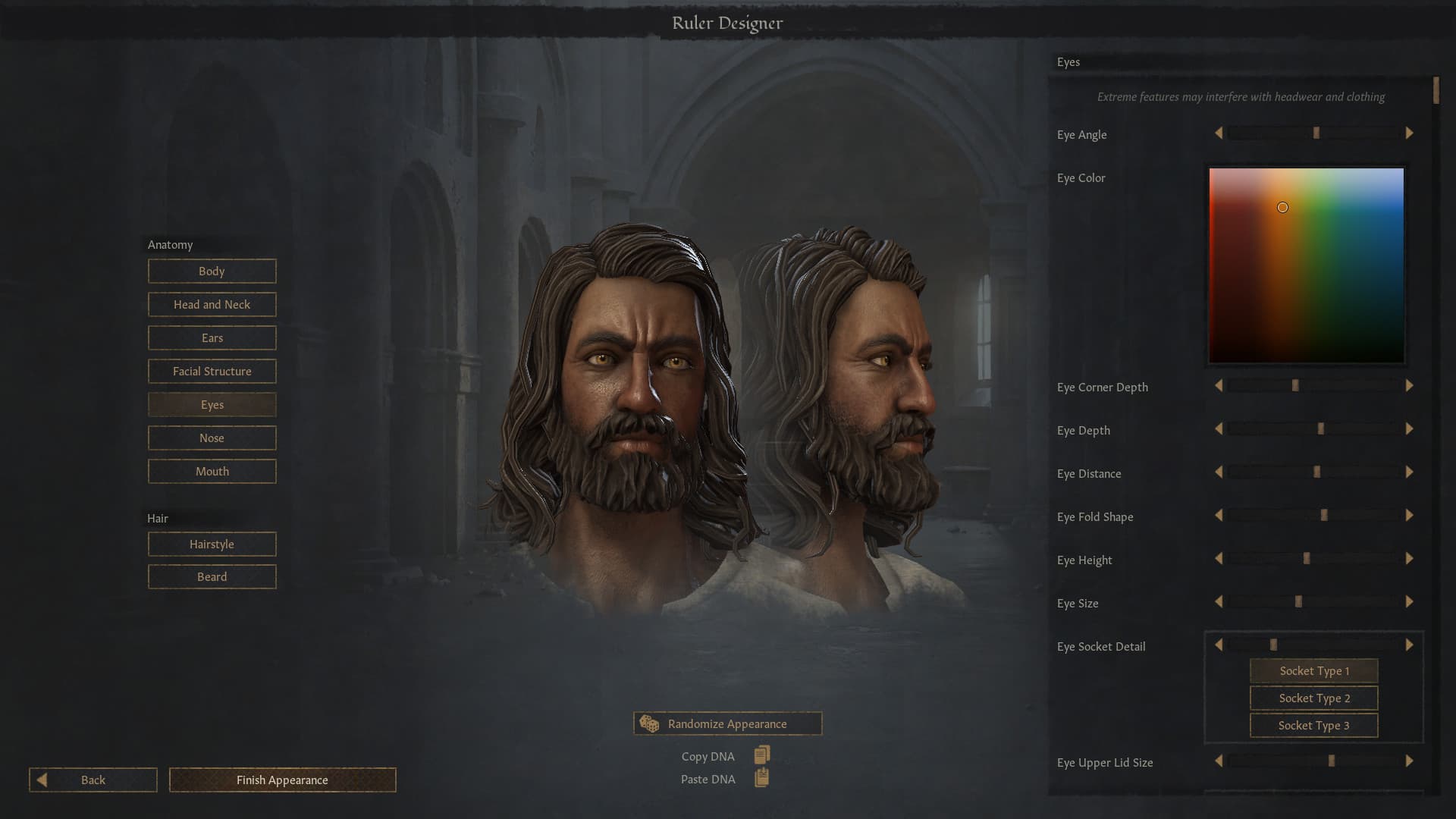Select Socket Type 1
Screen dimensions: 1456x819
click(x=1313, y=670)
